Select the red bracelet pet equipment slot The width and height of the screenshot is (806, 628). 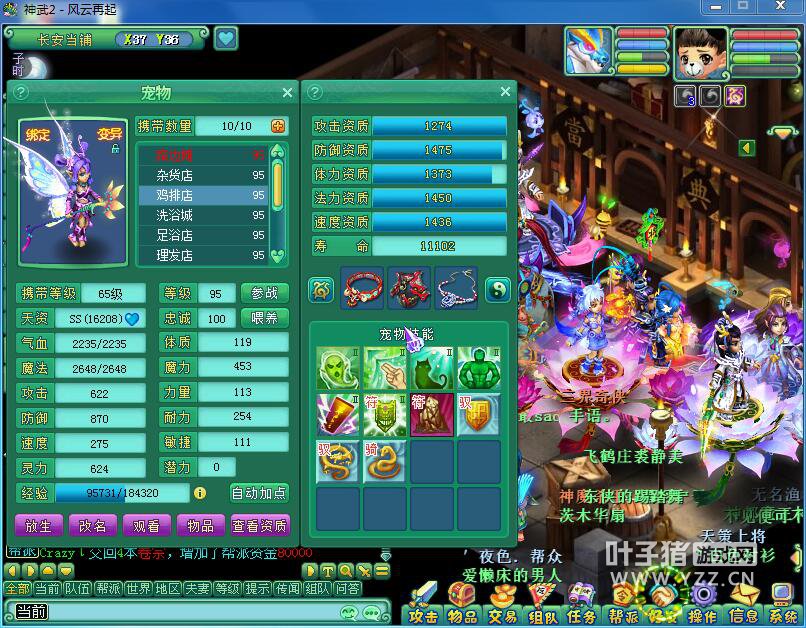pyautogui.click(x=362, y=289)
